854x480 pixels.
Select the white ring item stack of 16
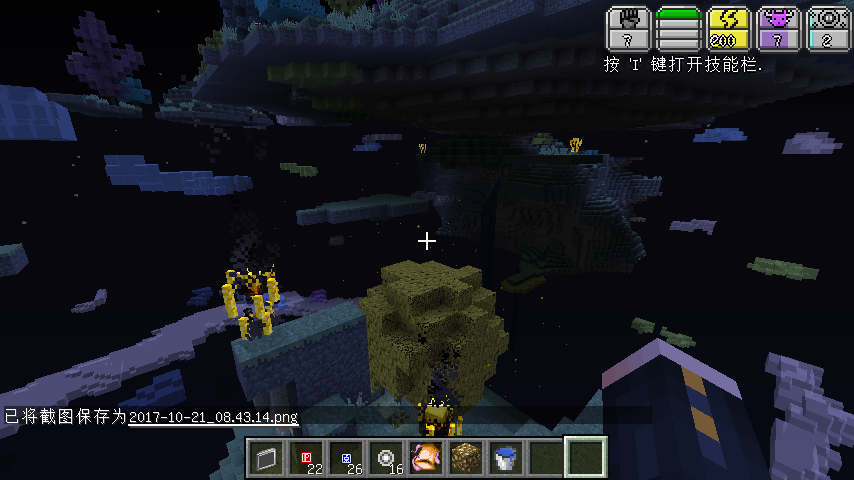click(x=387, y=459)
